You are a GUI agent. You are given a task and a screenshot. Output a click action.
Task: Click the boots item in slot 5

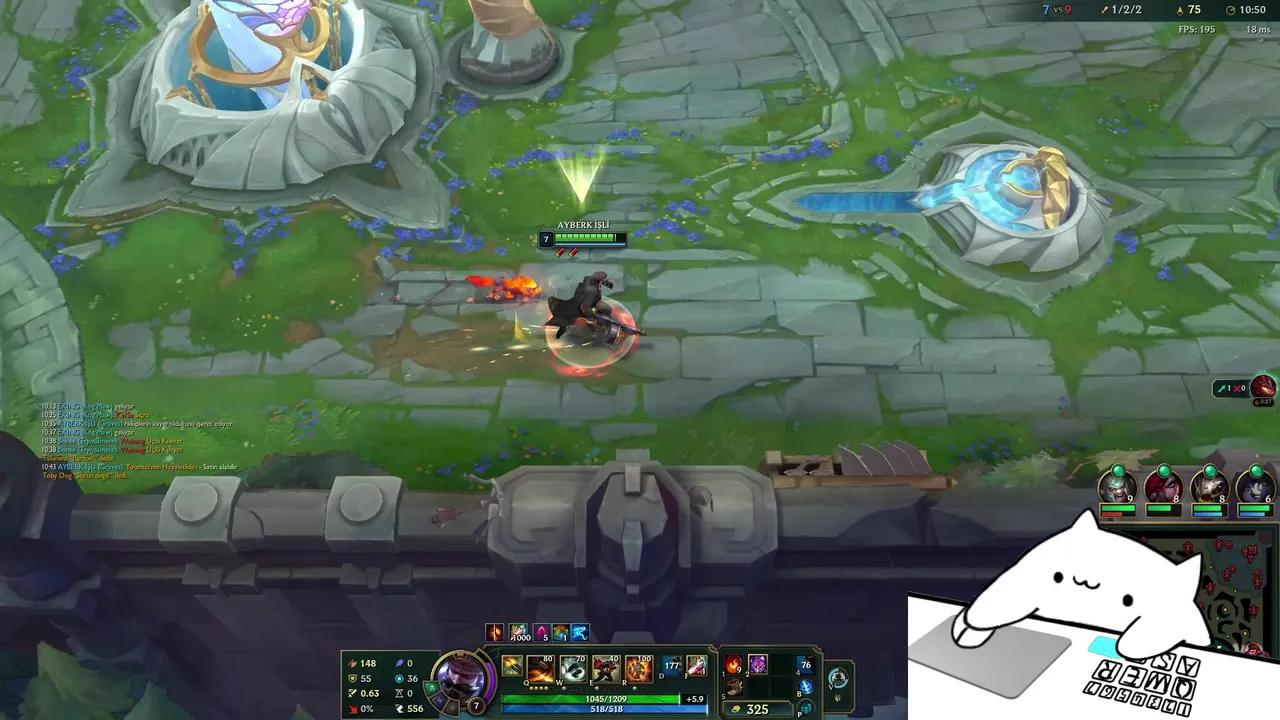point(733,688)
